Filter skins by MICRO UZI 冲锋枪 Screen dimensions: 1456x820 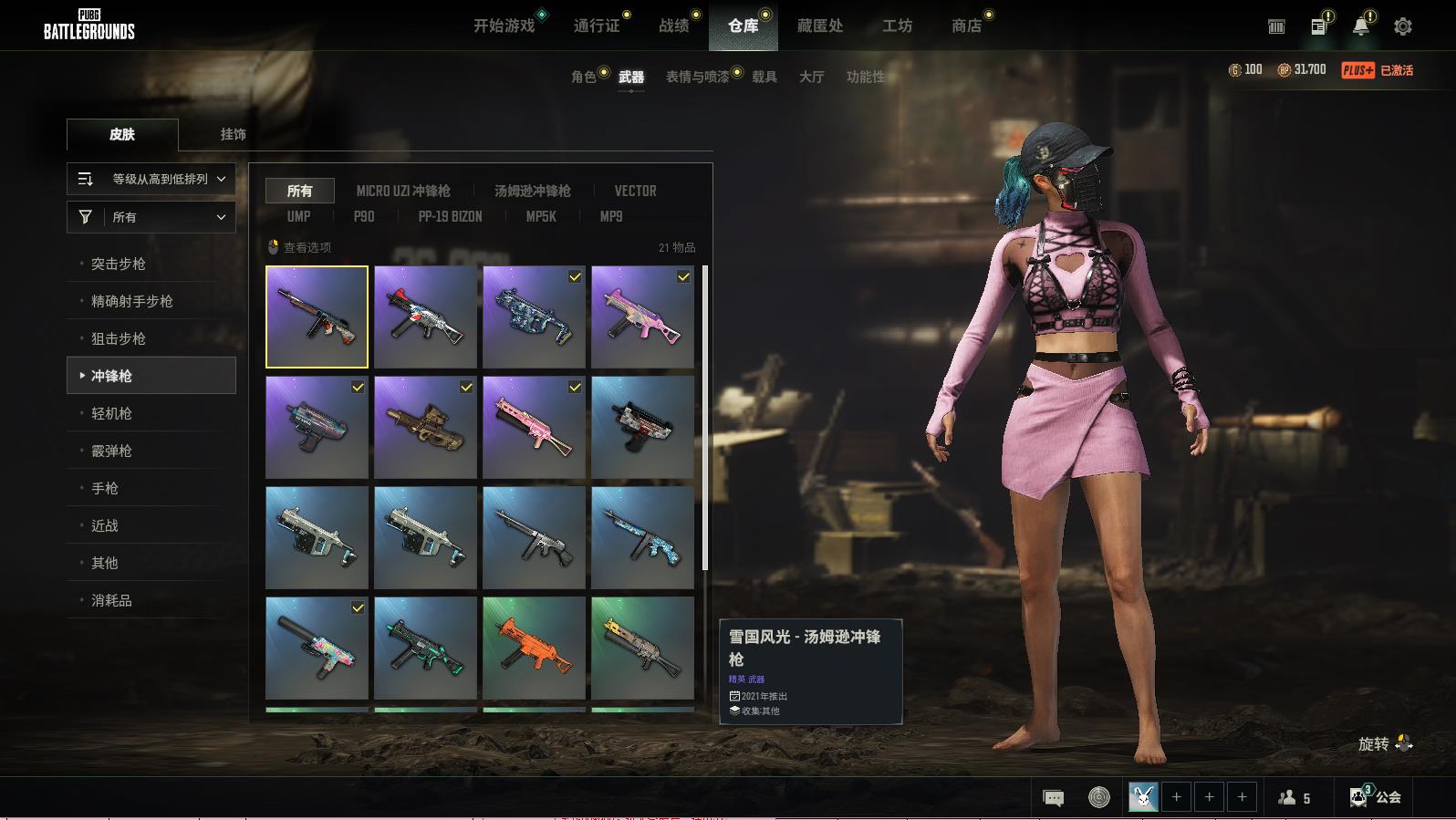point(403,191)
